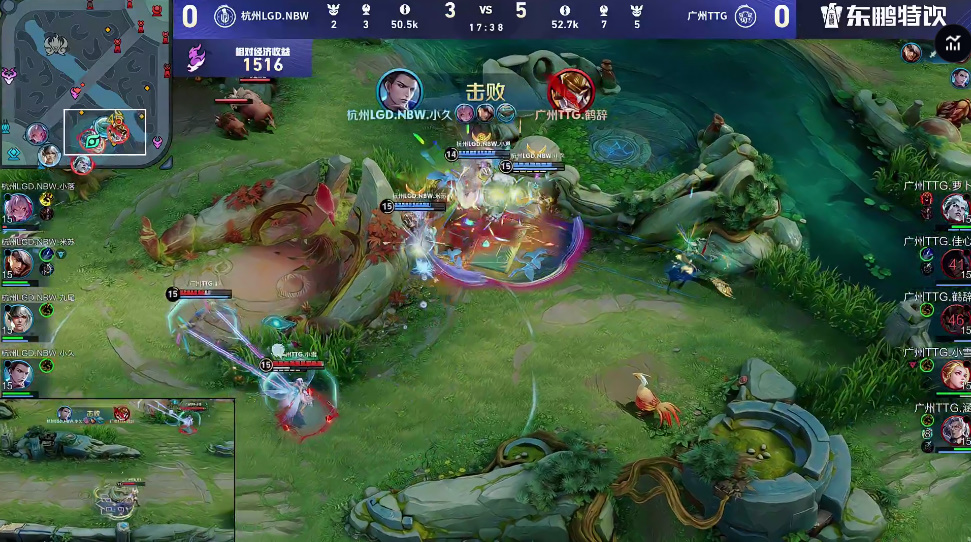Select player 杭州LGD.NBW.小落 portrait
Viewport: 971px width, 542px height.
[17, 208]
